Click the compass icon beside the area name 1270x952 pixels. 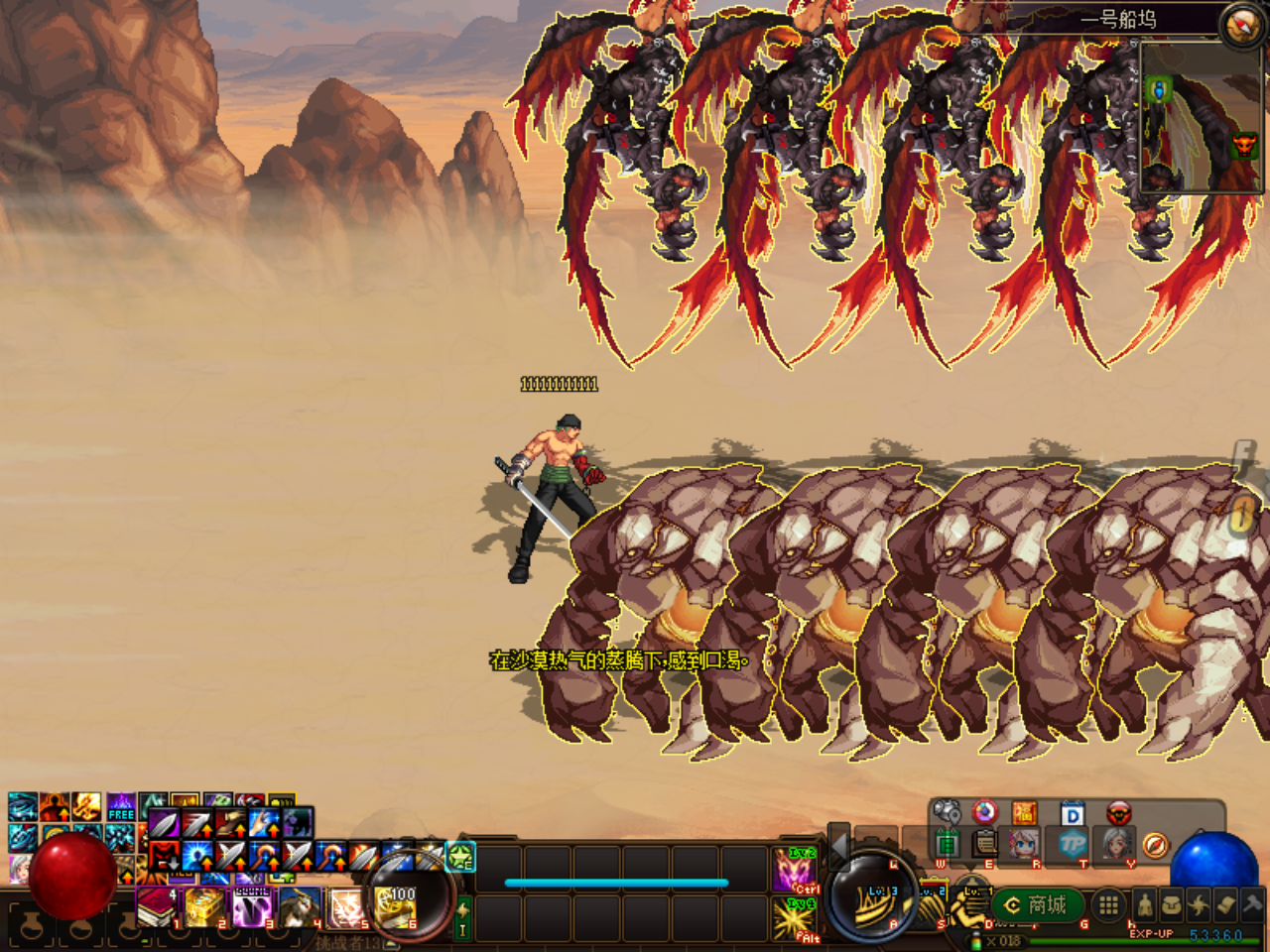1241,25
